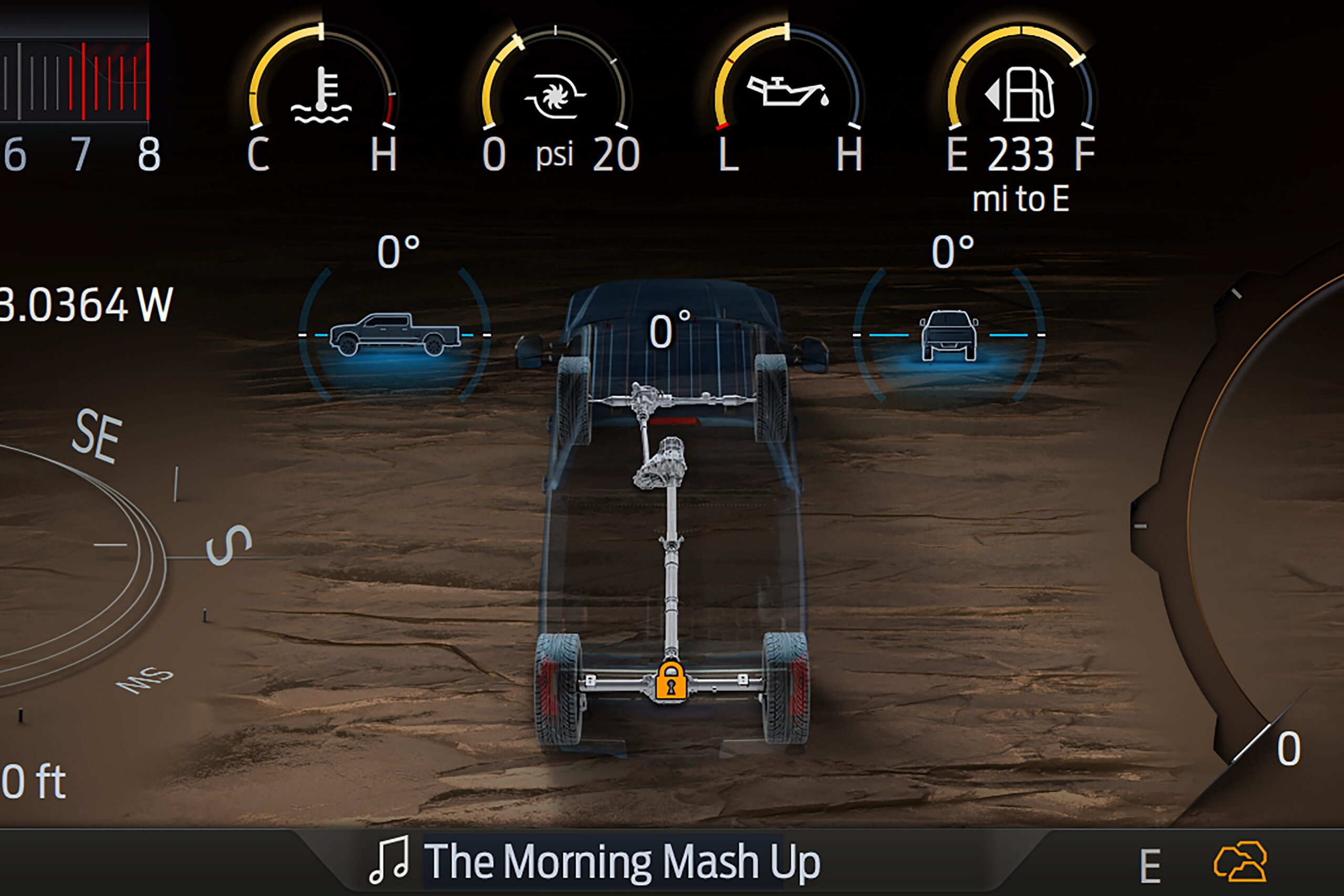Click the engine coolant temperature icon
The height and width of the screenshot is (896, 1344).
tap(321, 96)
